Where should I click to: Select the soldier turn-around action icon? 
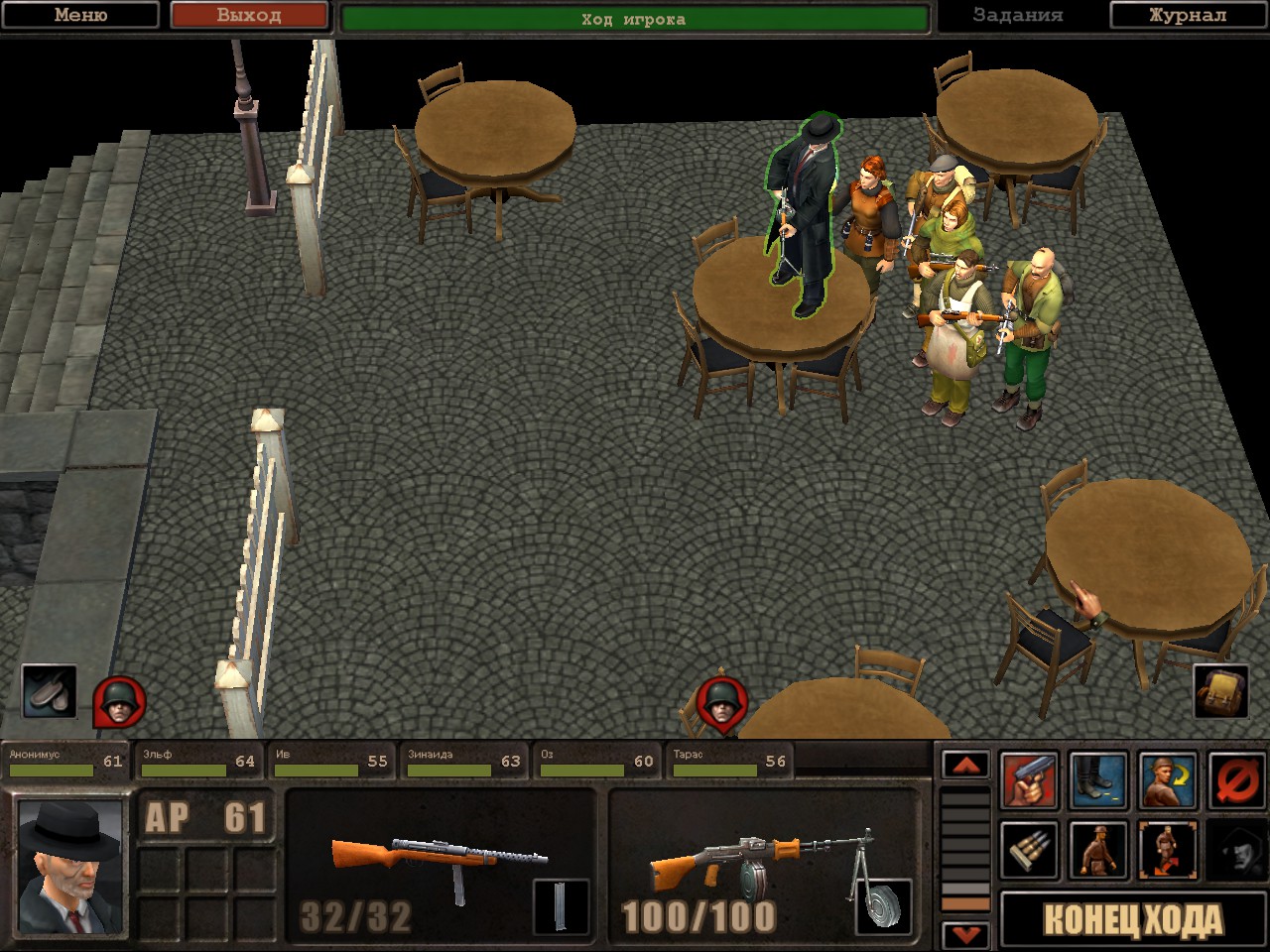tap(1168, 780)
